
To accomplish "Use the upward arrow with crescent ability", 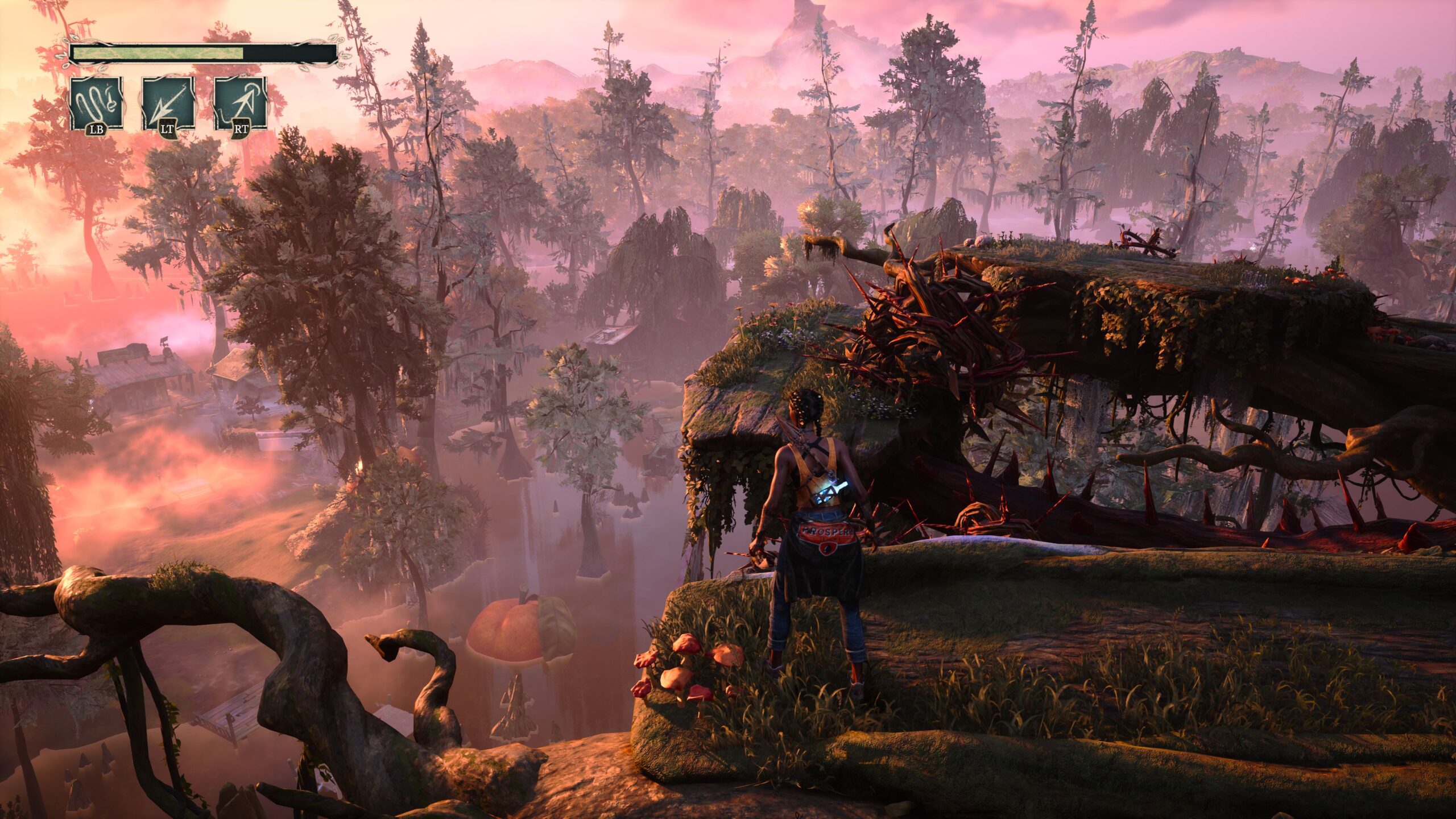I will tap(240, 104).
